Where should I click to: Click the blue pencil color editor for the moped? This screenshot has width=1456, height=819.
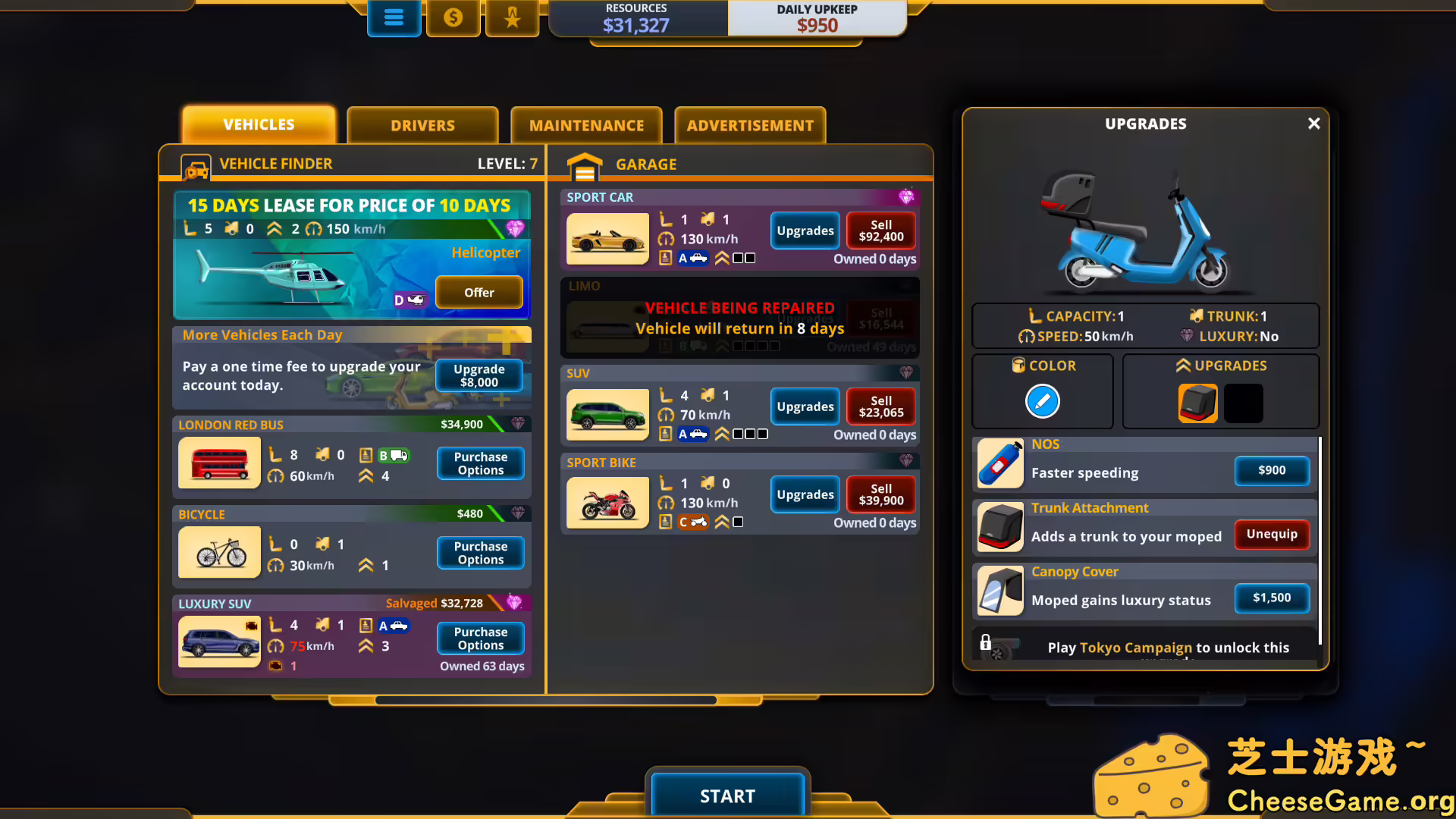pos(1042,401)
